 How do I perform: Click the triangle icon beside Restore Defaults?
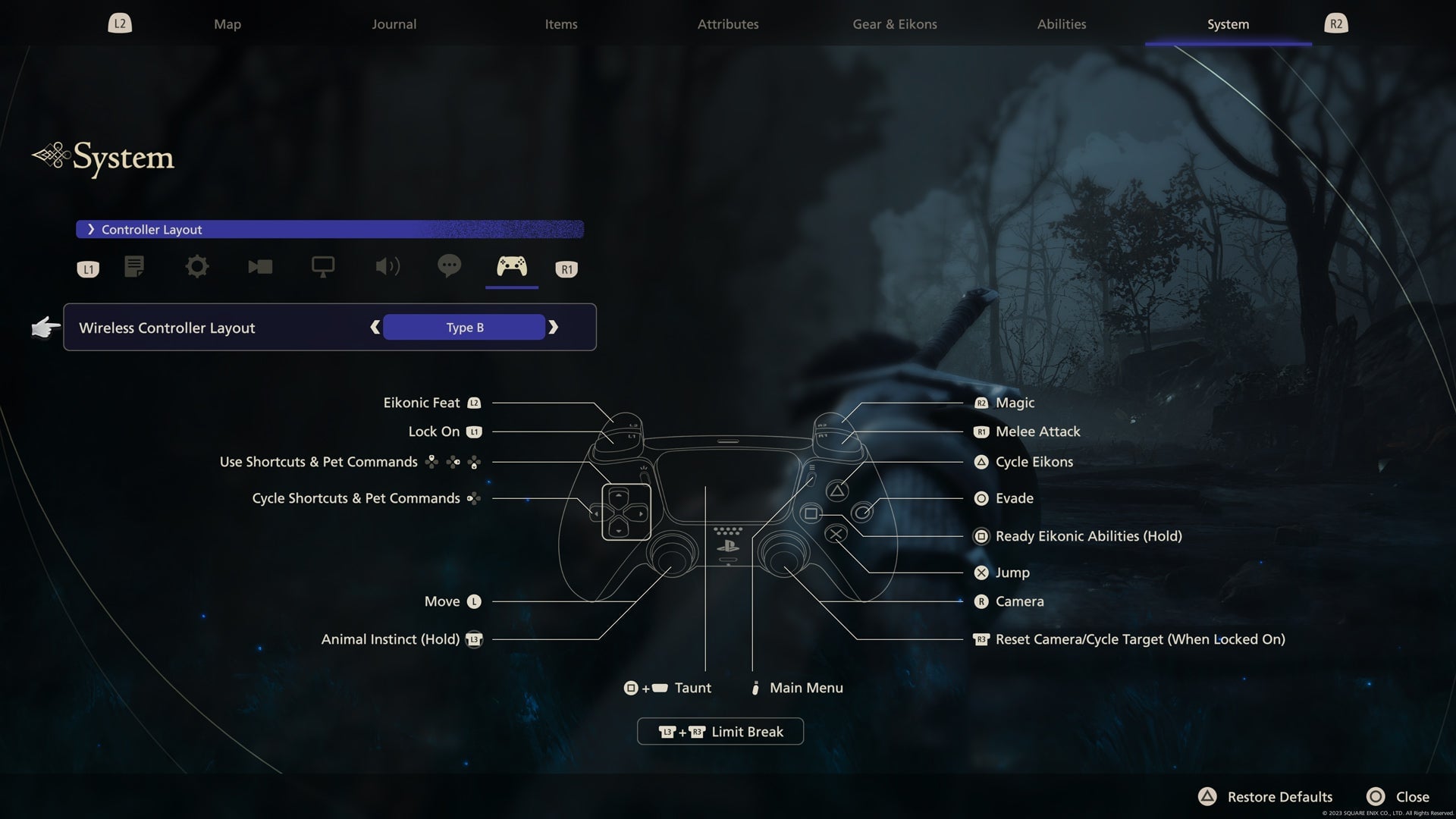(x=1207, y=797)
